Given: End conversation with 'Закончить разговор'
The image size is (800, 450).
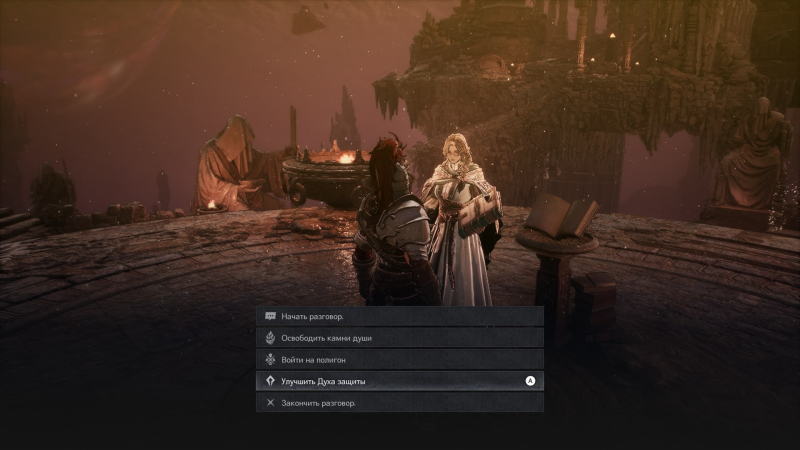Looking at the screenshot, I should [x=400, y=403].
